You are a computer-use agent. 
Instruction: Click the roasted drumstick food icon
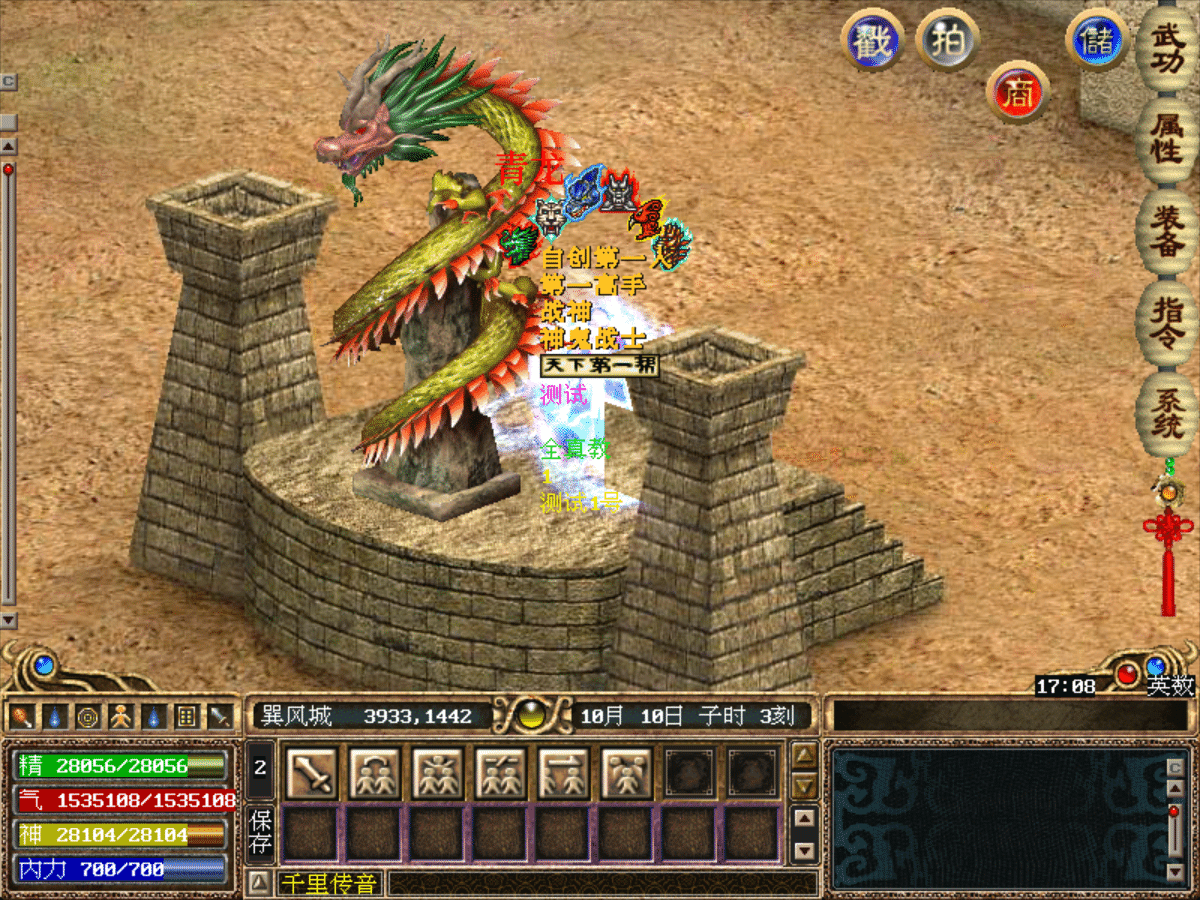(22, 716)
